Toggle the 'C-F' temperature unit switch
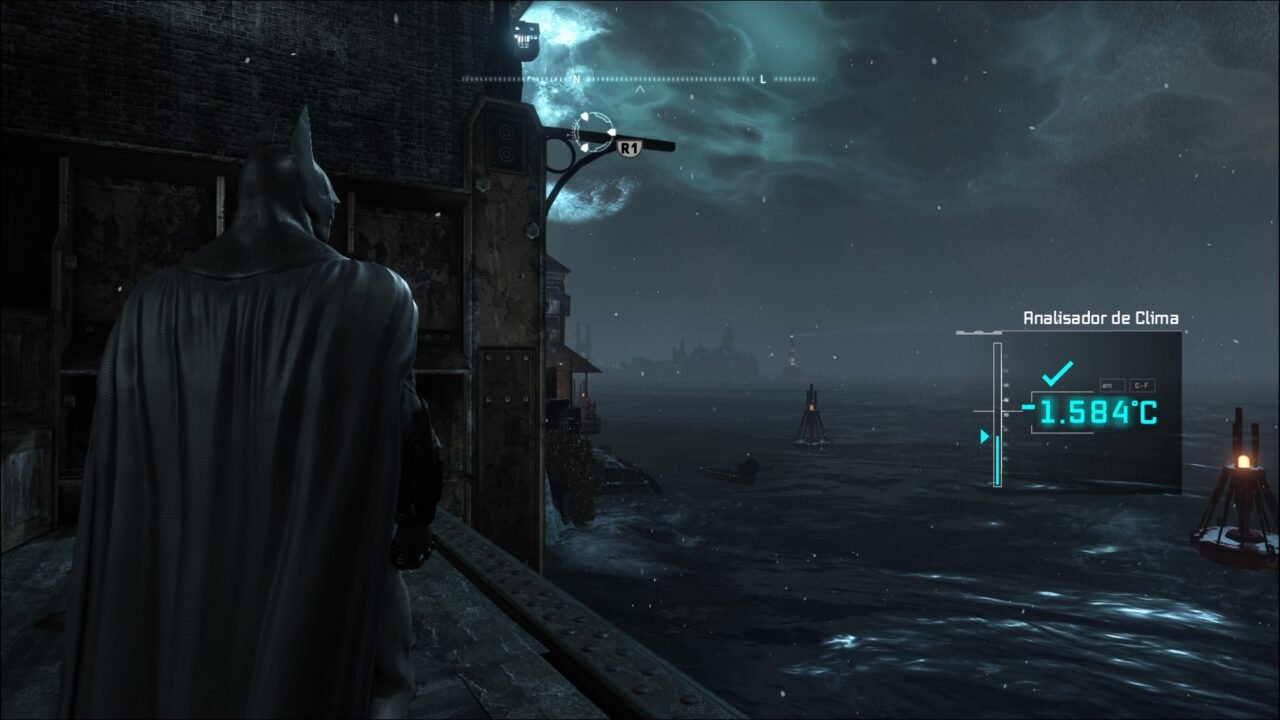The image size is (1280, 720). click(x=1142, y=386)
